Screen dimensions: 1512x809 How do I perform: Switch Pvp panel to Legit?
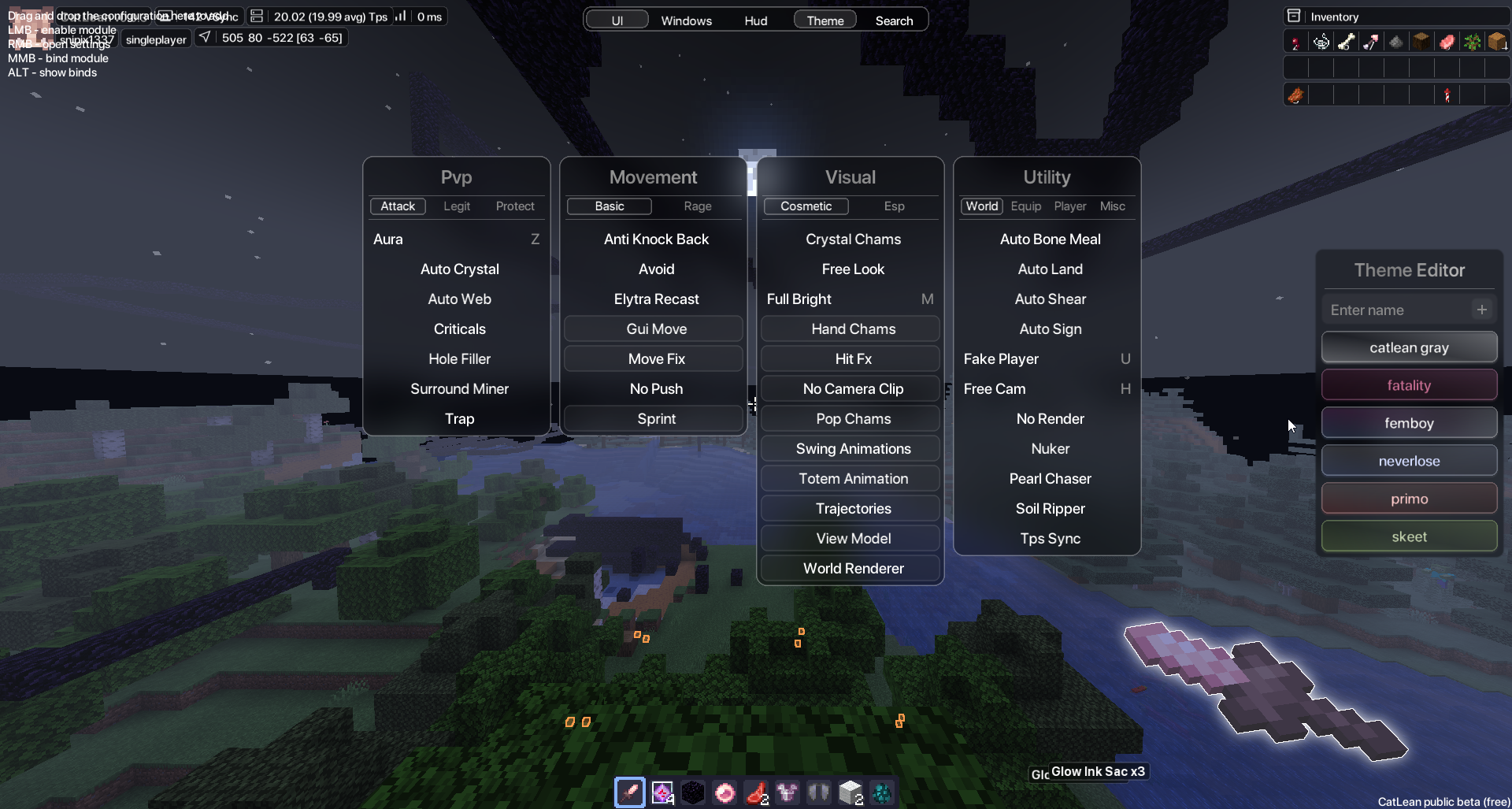point(457,206)
